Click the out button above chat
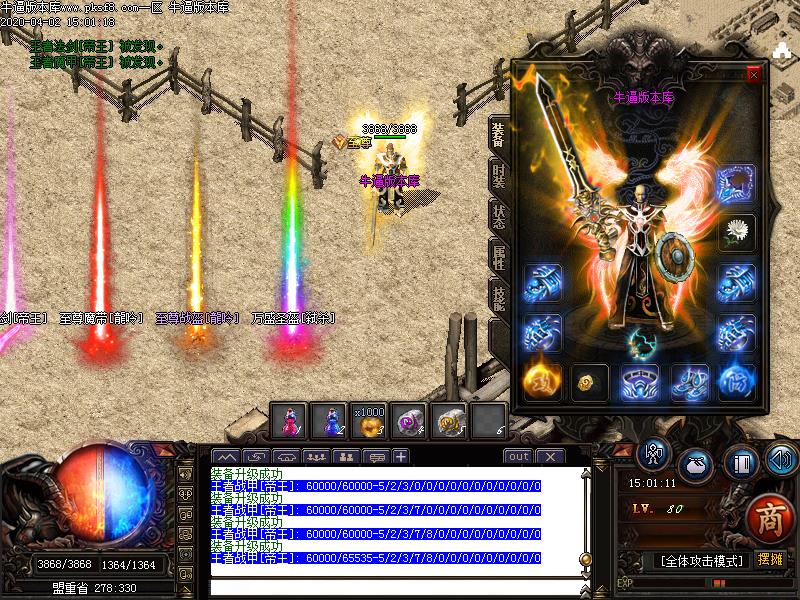The width and height of the screenshot is (800, 600). point(518,457)
